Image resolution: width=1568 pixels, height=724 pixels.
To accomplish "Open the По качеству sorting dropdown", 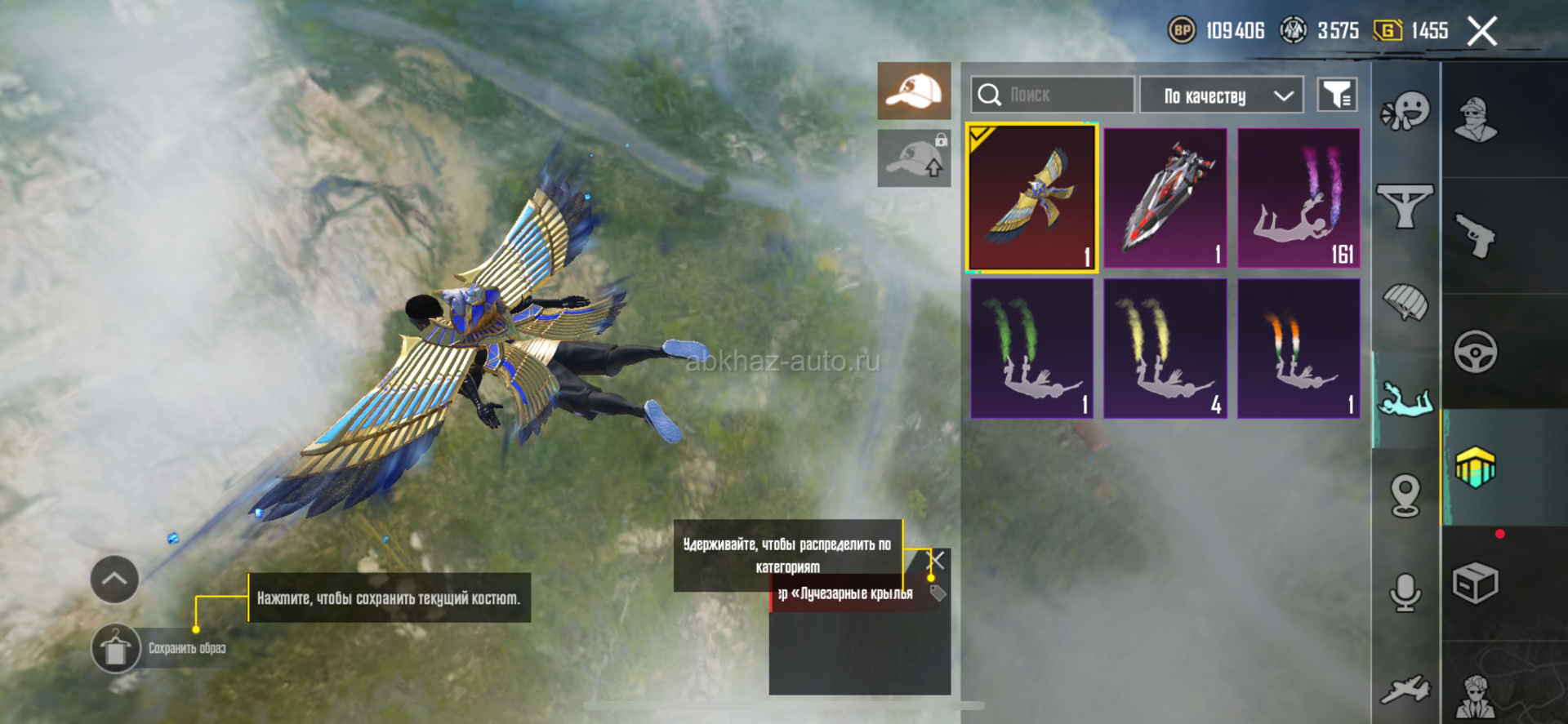I will click(1221, 95).
